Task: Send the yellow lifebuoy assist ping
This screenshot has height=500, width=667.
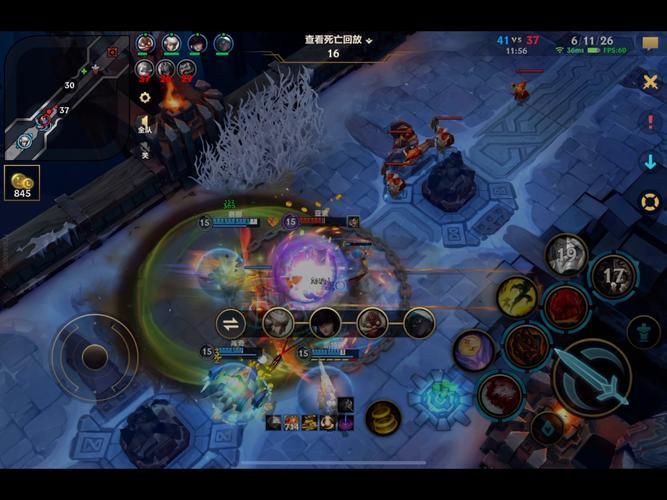Action: tap(650, 202)
